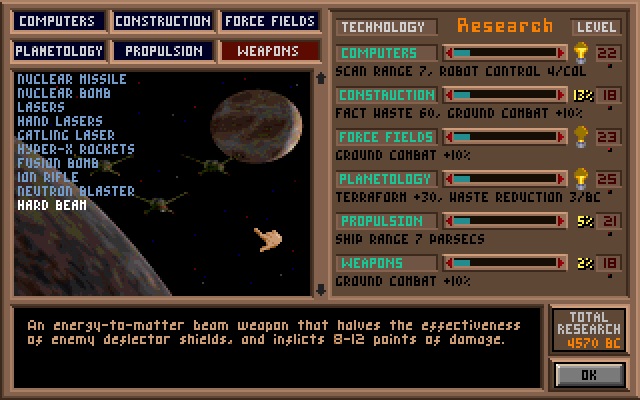Choose Nuclear Missile in the technology list

pyautogui.click(x=71, y=79)
